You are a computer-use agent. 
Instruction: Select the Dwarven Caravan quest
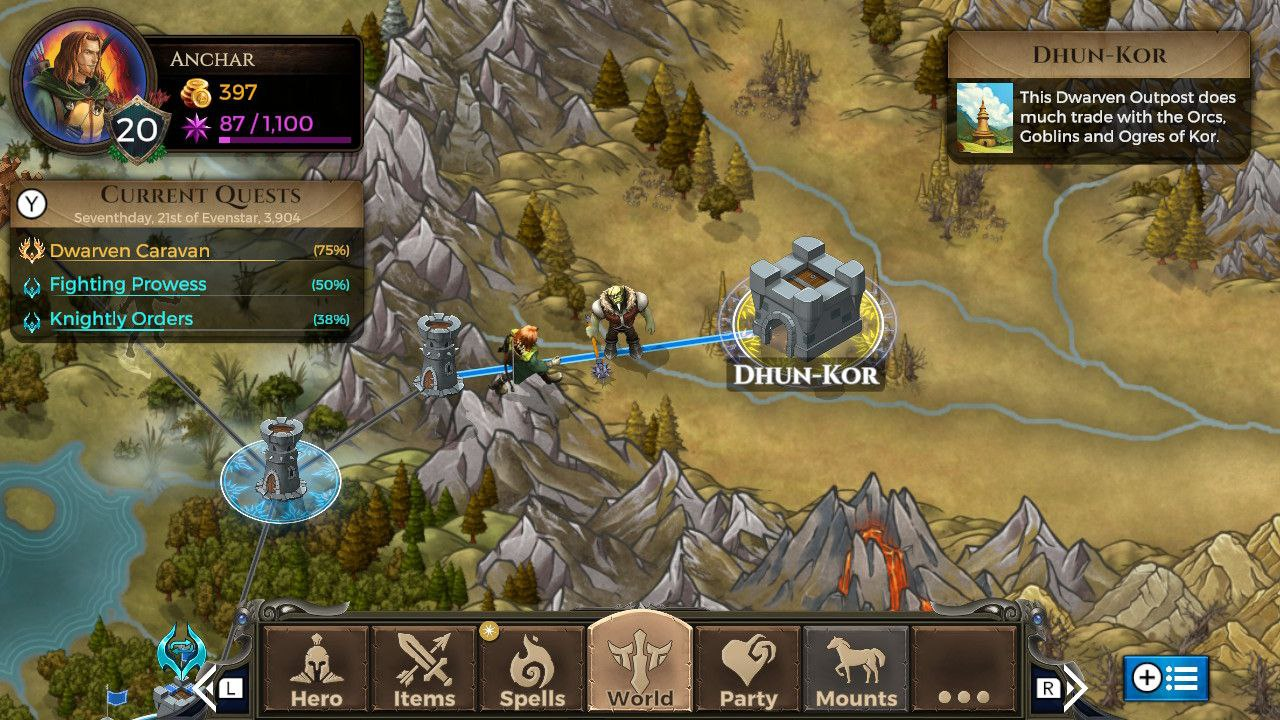click(130, 251)
